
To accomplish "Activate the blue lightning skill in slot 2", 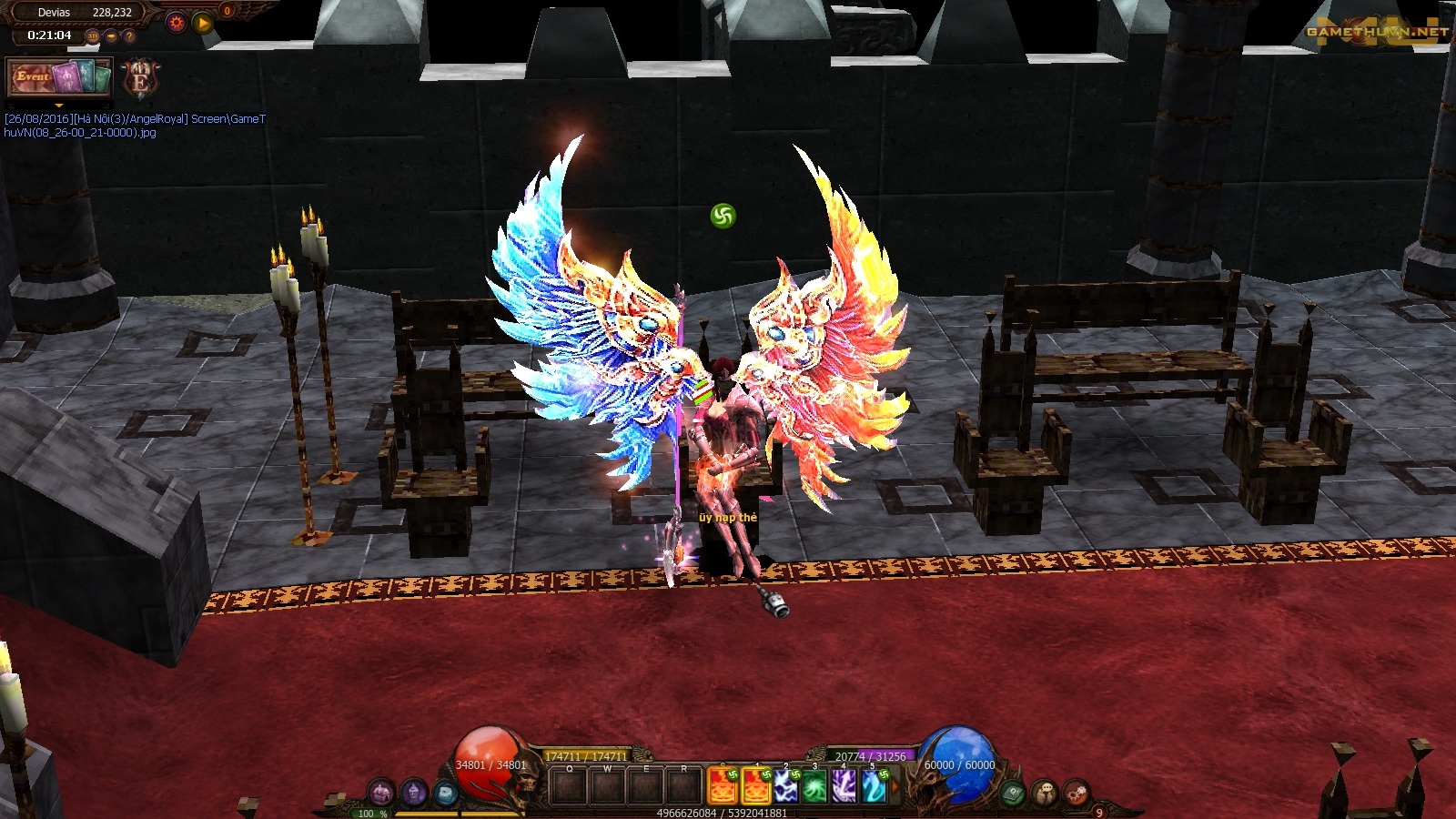I will (x=785, y=787).
